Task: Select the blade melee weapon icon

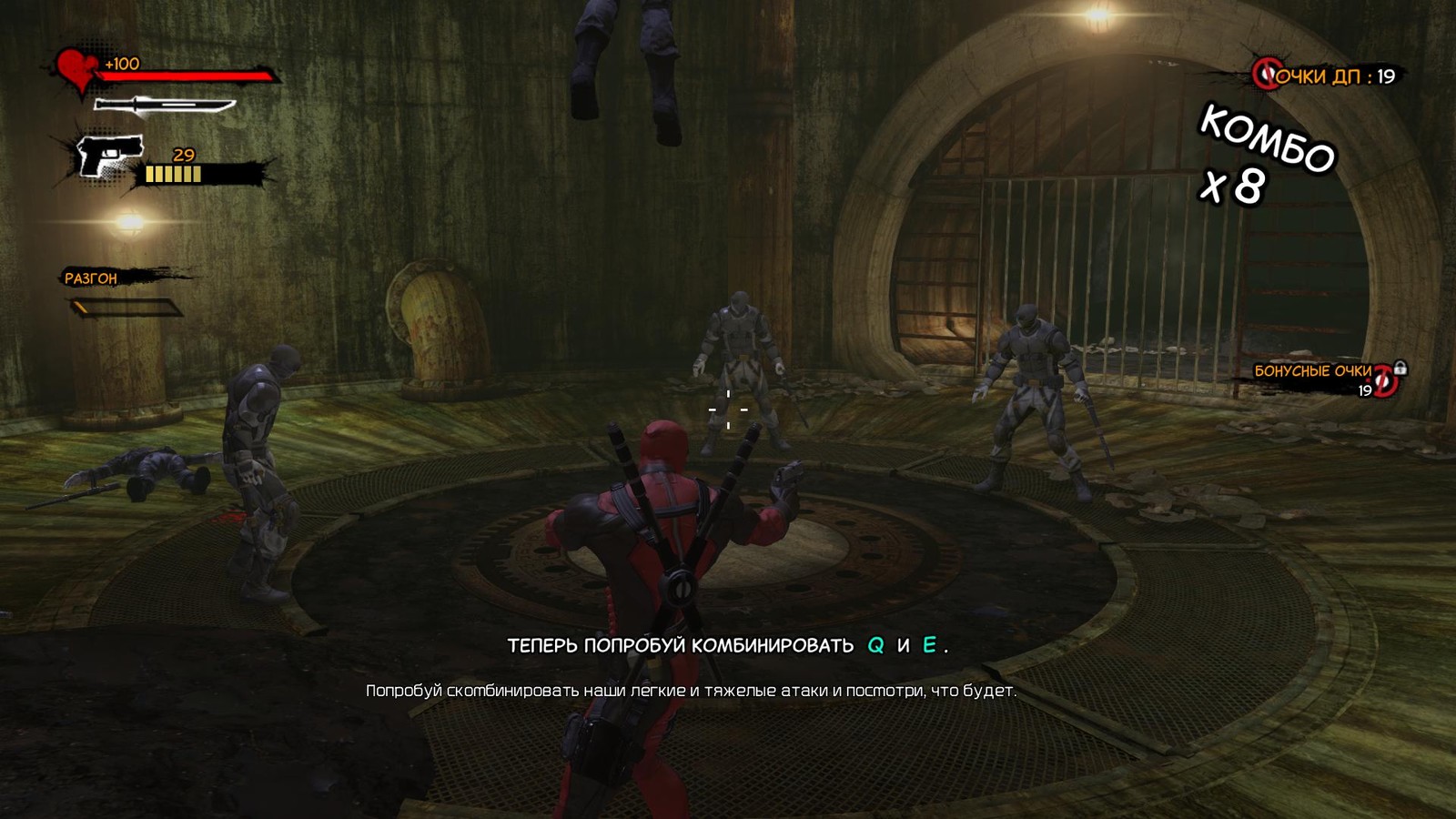Action: pos(164,106)
